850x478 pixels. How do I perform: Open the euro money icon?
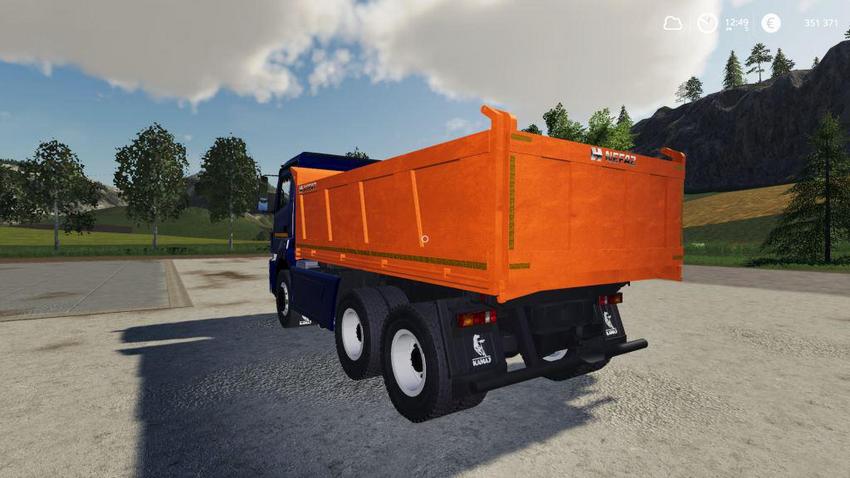click(770, 23)
